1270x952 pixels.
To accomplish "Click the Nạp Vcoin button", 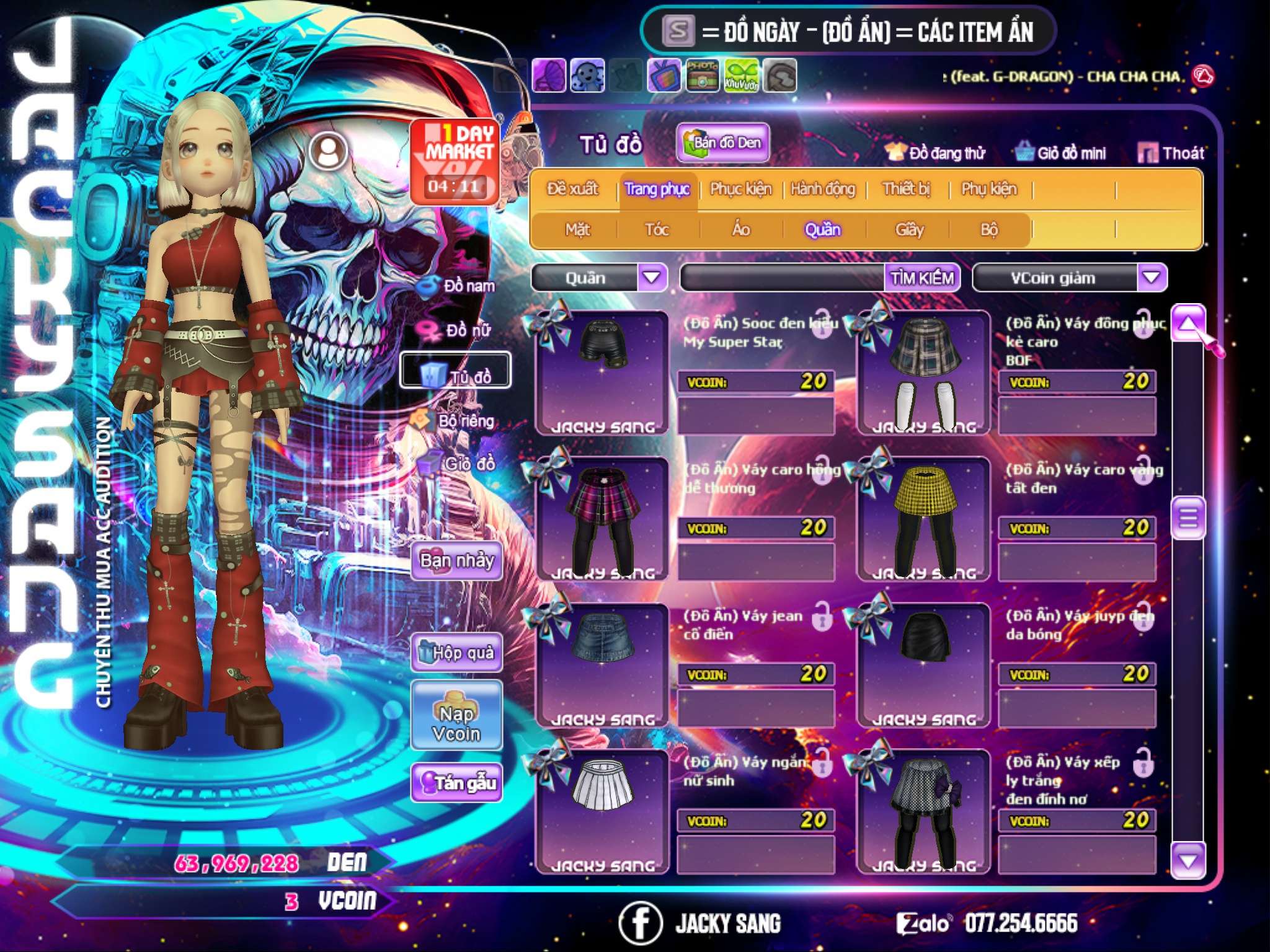I will click(x=457, y=723).
